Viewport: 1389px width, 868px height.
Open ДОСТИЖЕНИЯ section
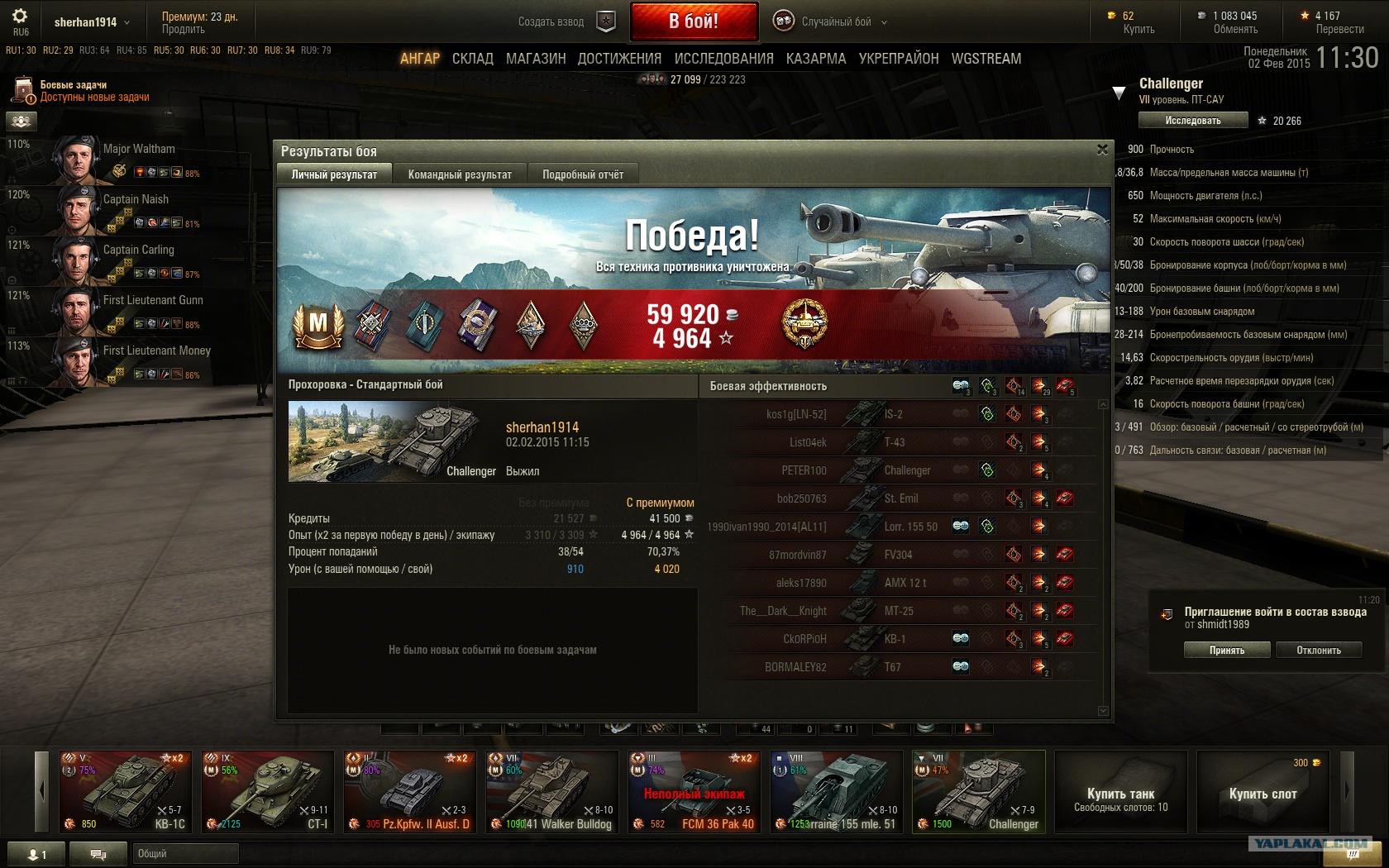(619, 59)
